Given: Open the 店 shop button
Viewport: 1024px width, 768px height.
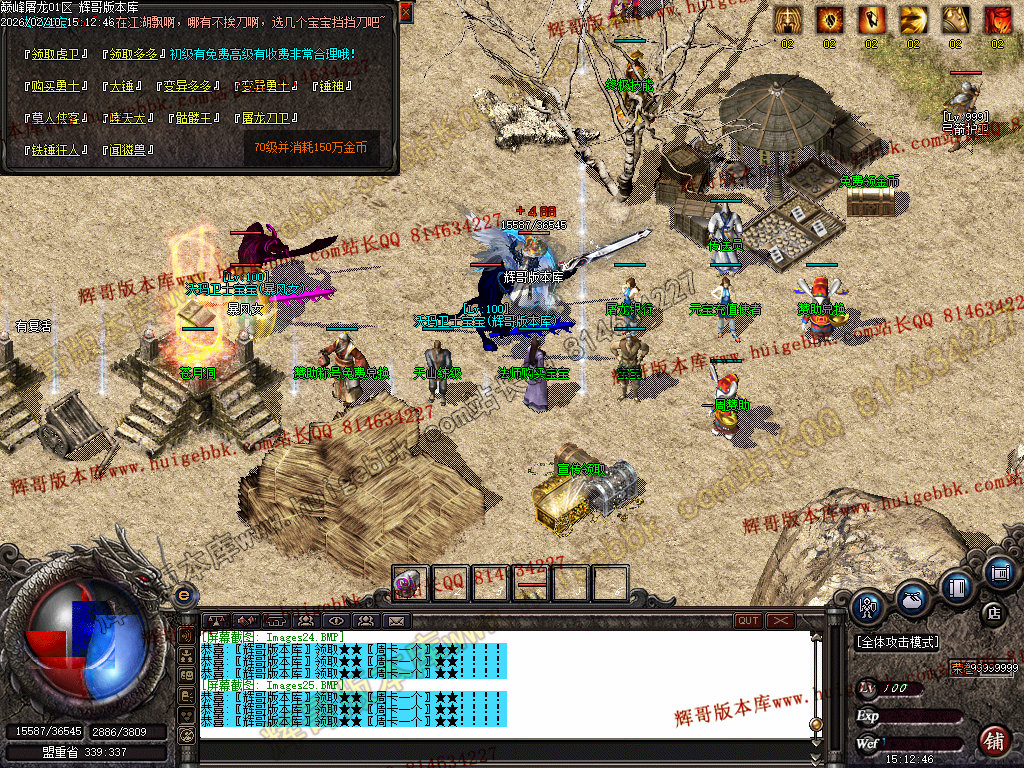Looking at the screenshot, I should pos(993,612).
